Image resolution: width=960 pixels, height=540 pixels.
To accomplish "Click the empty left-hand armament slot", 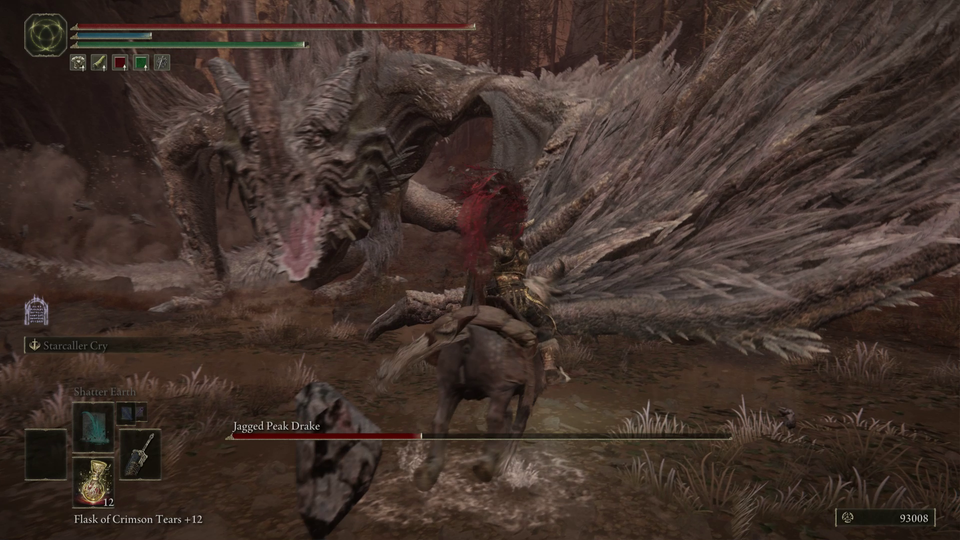I will coord(46,453).
